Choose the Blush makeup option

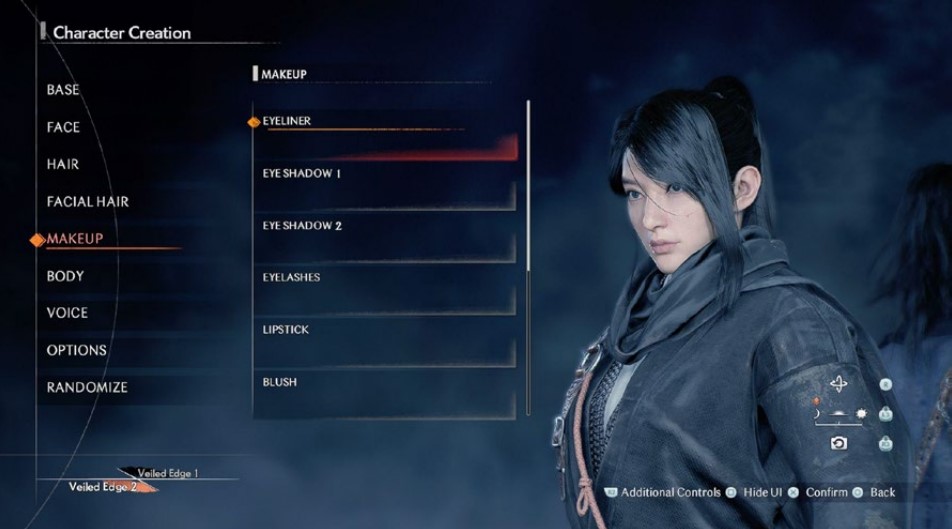[280, 382]
